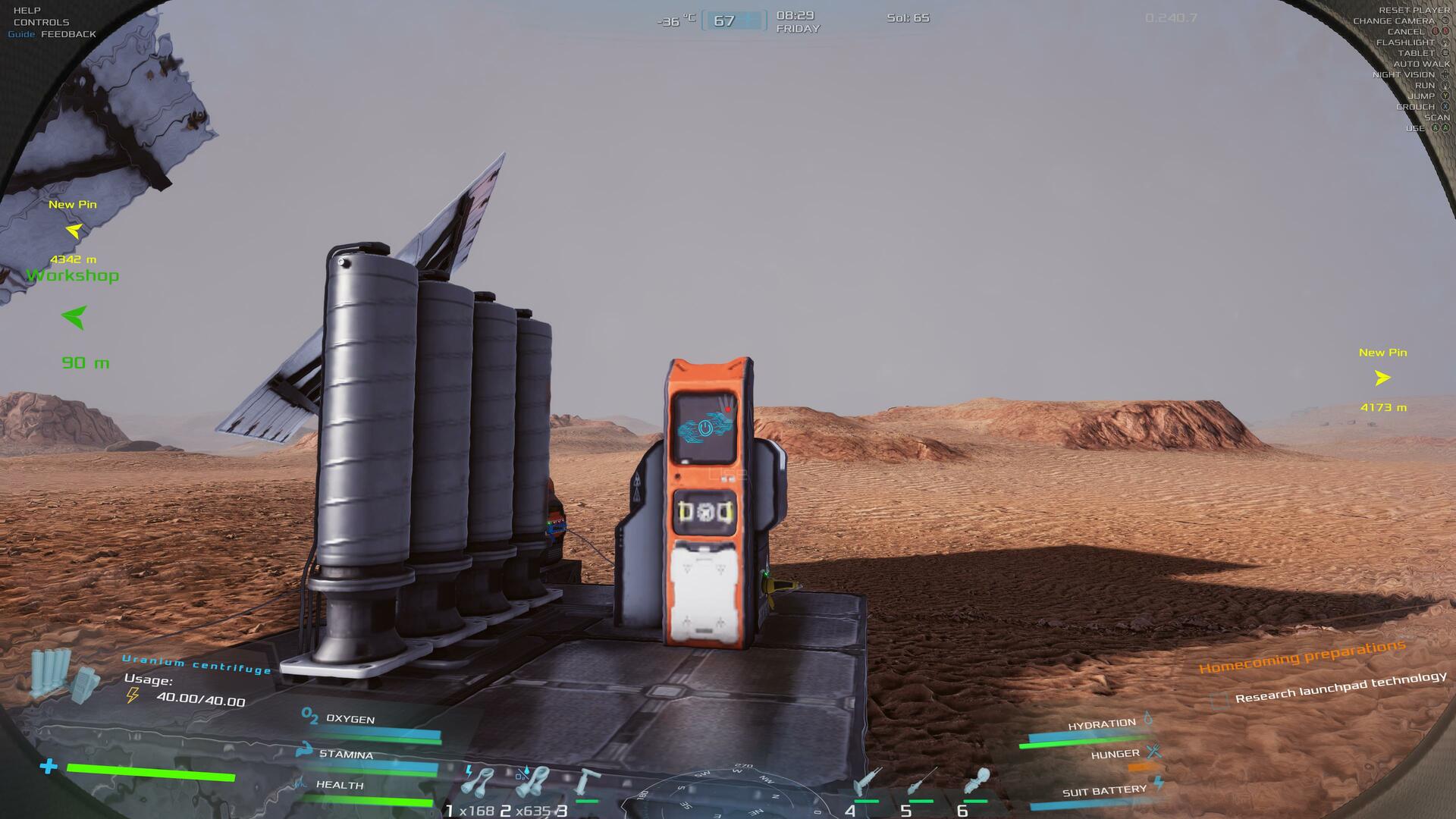Viewport: 1456px width, 819px height.
Task: Equip the tool in hotbar slot 3
Action: click(x=585, y=782)
